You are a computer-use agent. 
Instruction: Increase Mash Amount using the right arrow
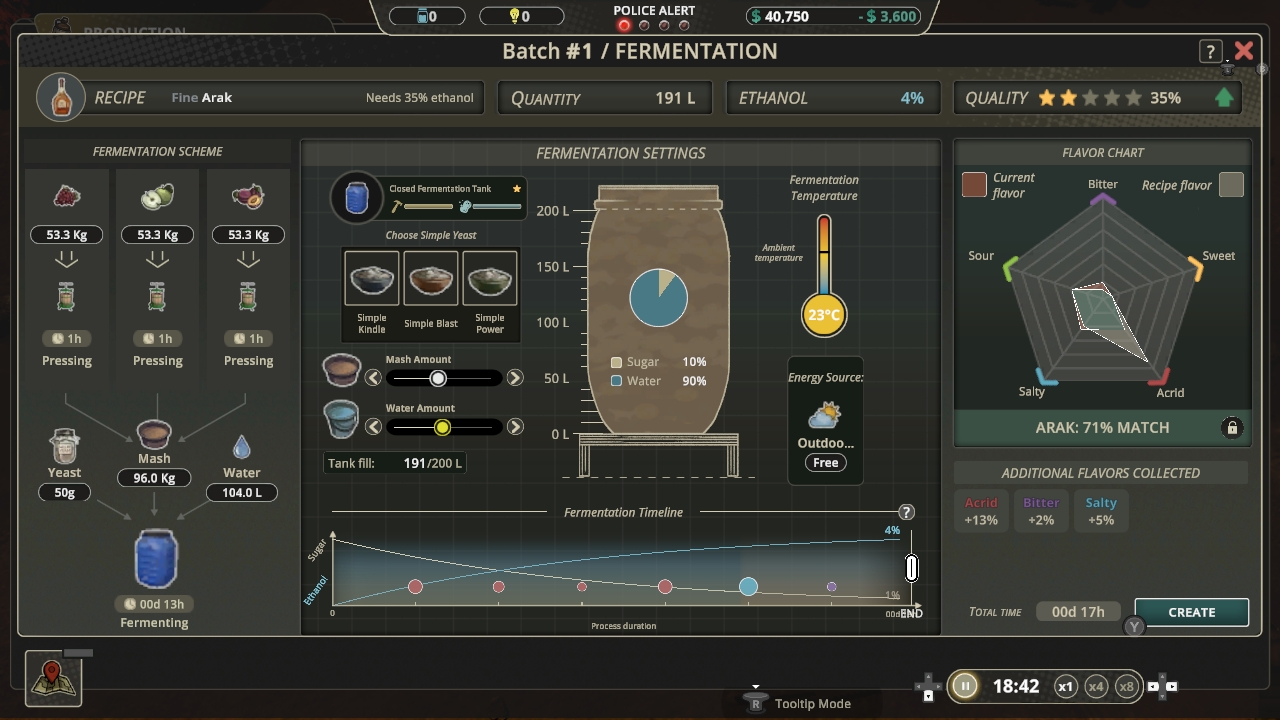click(x=515, y=377)
